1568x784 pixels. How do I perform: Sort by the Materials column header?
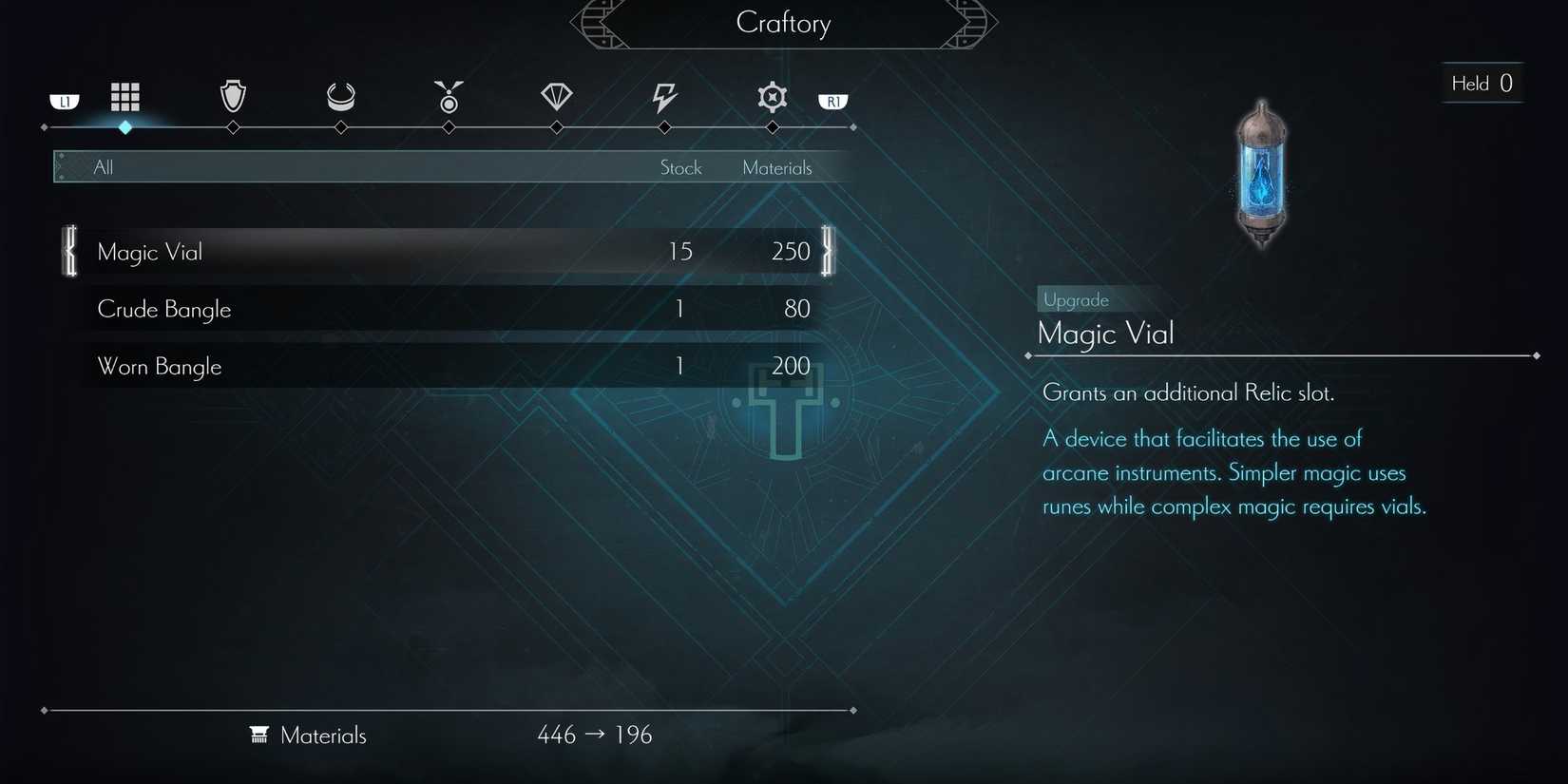pos(777,166)
